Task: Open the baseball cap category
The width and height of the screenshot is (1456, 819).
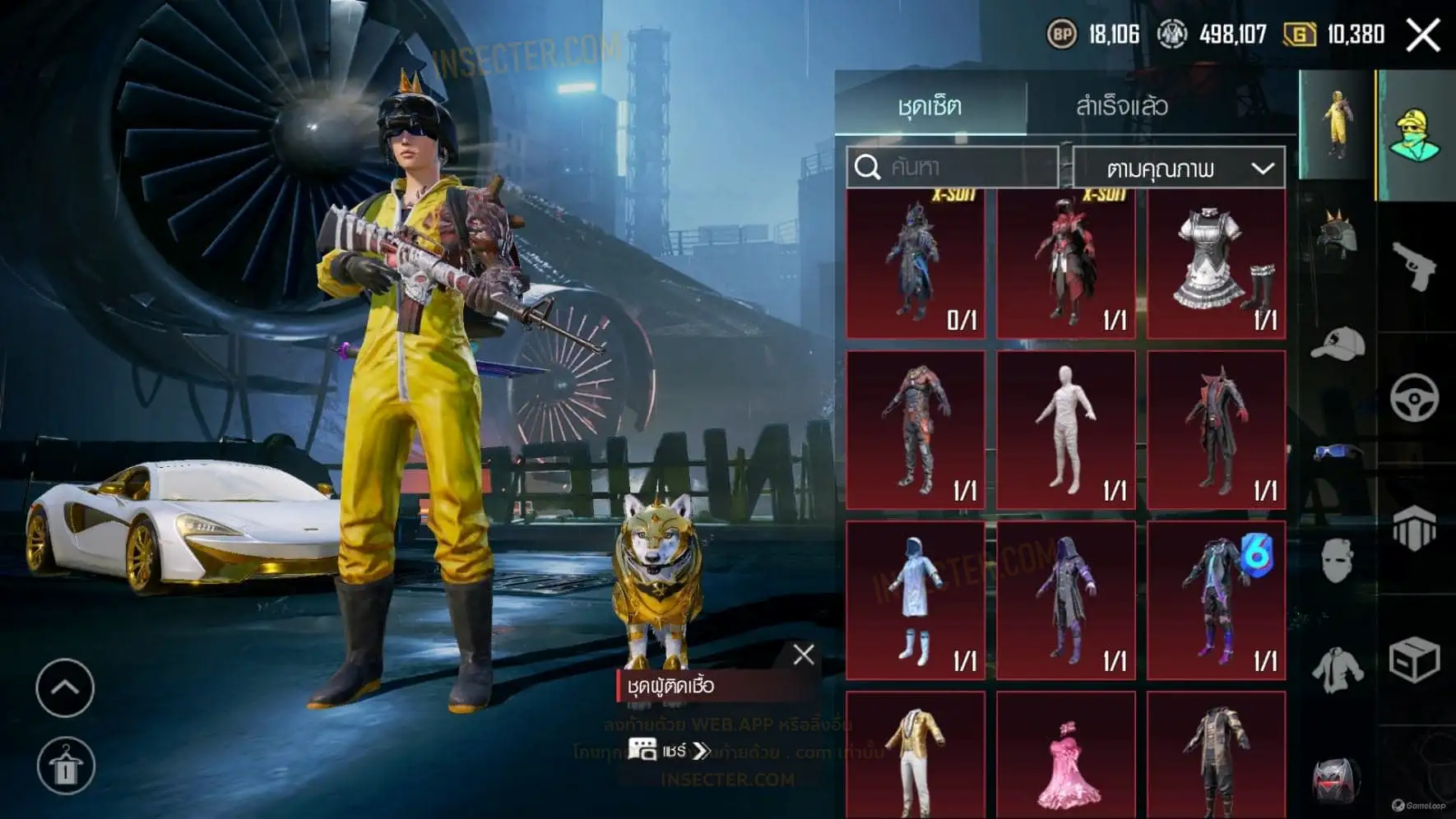Action: [1337, 343]
